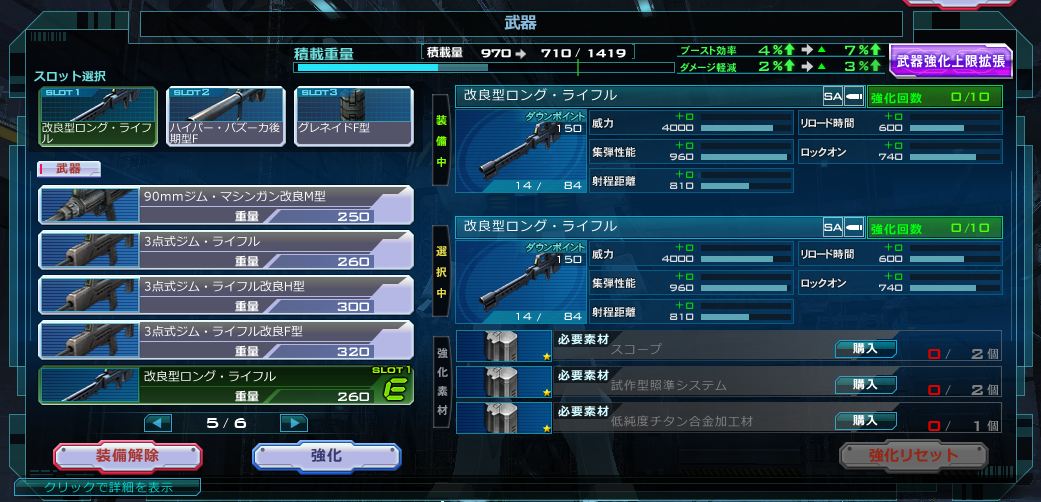The image size is (1041, 502).
Task: Click the equipped 改良型ロング・ライフル list row
Action: tap(226, 385)
